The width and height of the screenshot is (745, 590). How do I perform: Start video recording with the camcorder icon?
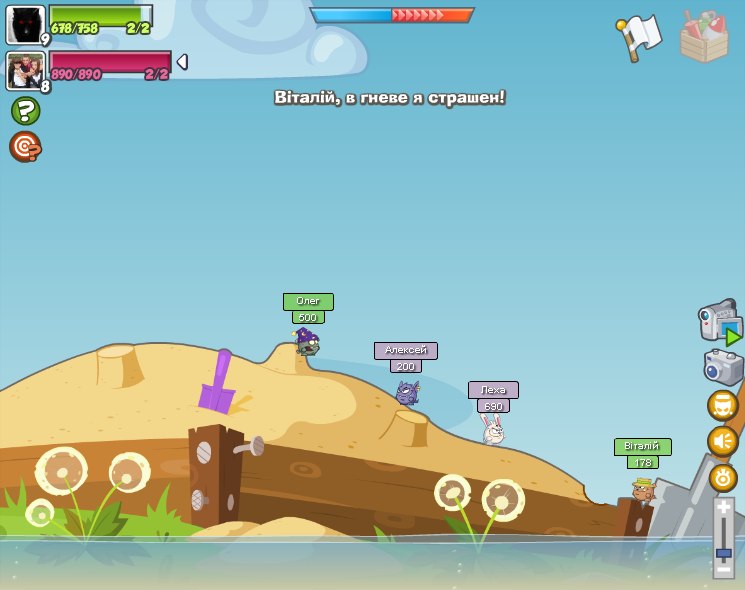719,323
